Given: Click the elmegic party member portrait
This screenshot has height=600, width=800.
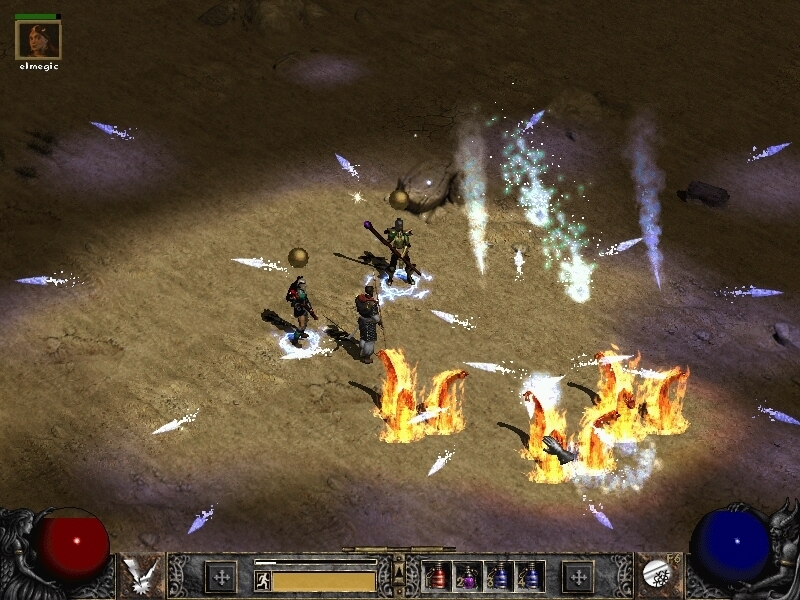Looking at the screenshot, I should click(38, 40).
